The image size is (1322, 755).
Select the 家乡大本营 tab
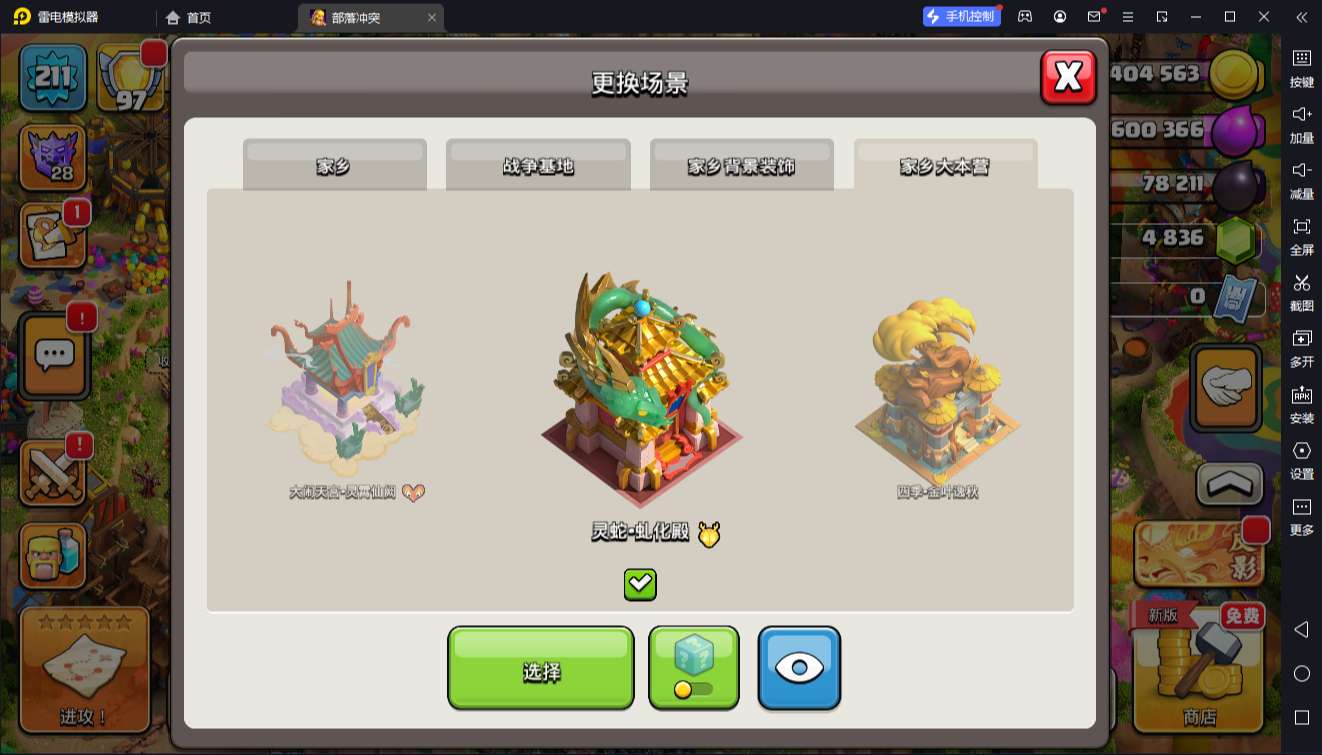coord(945,165)
